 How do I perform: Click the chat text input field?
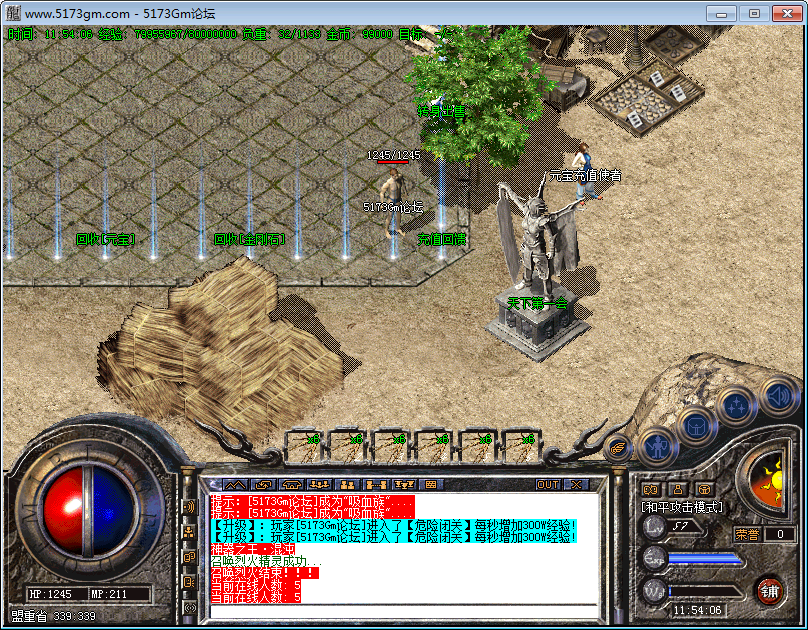click(x=400, y=611)
